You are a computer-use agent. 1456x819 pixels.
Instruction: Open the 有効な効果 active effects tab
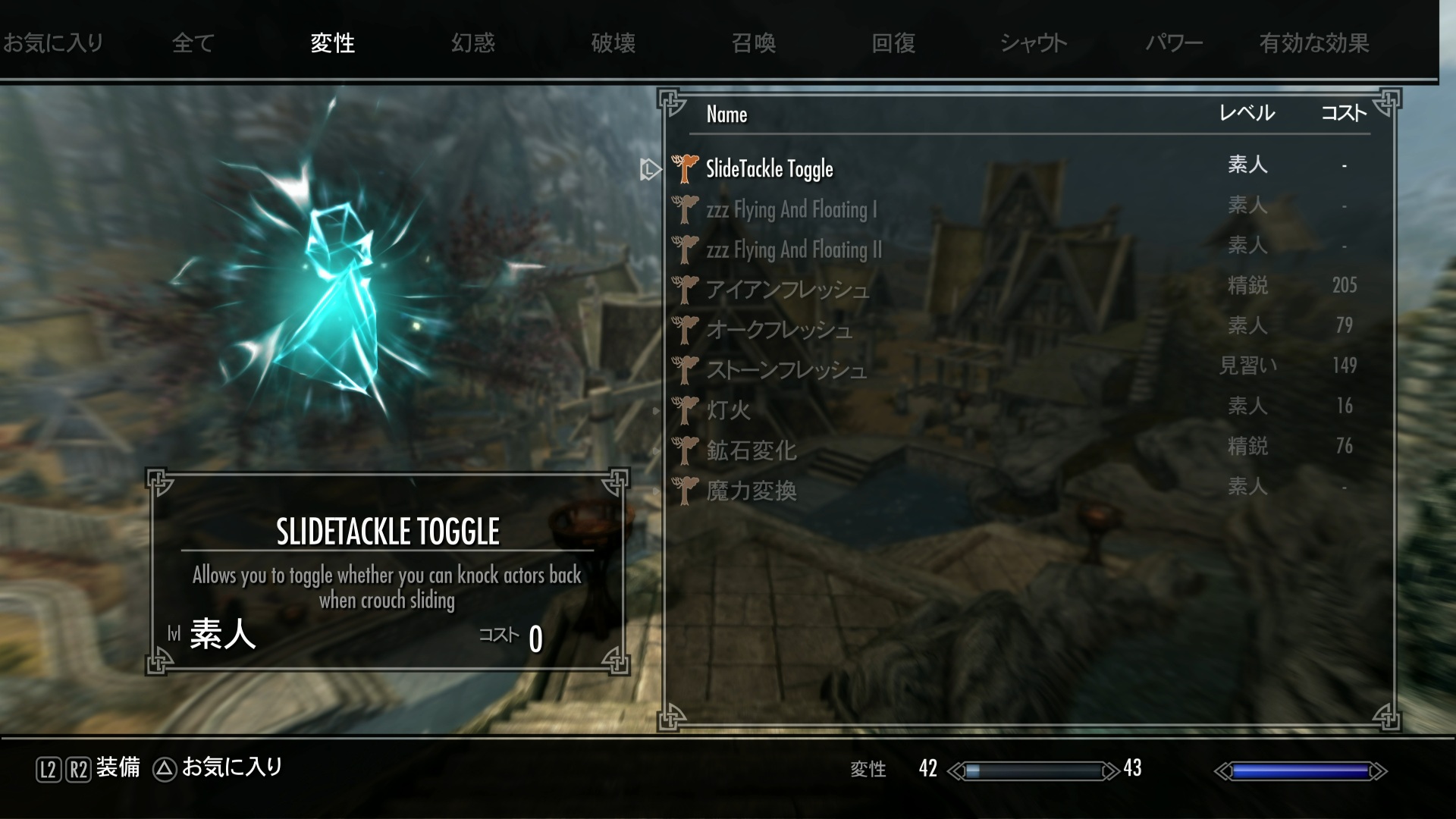(1314, 42)
